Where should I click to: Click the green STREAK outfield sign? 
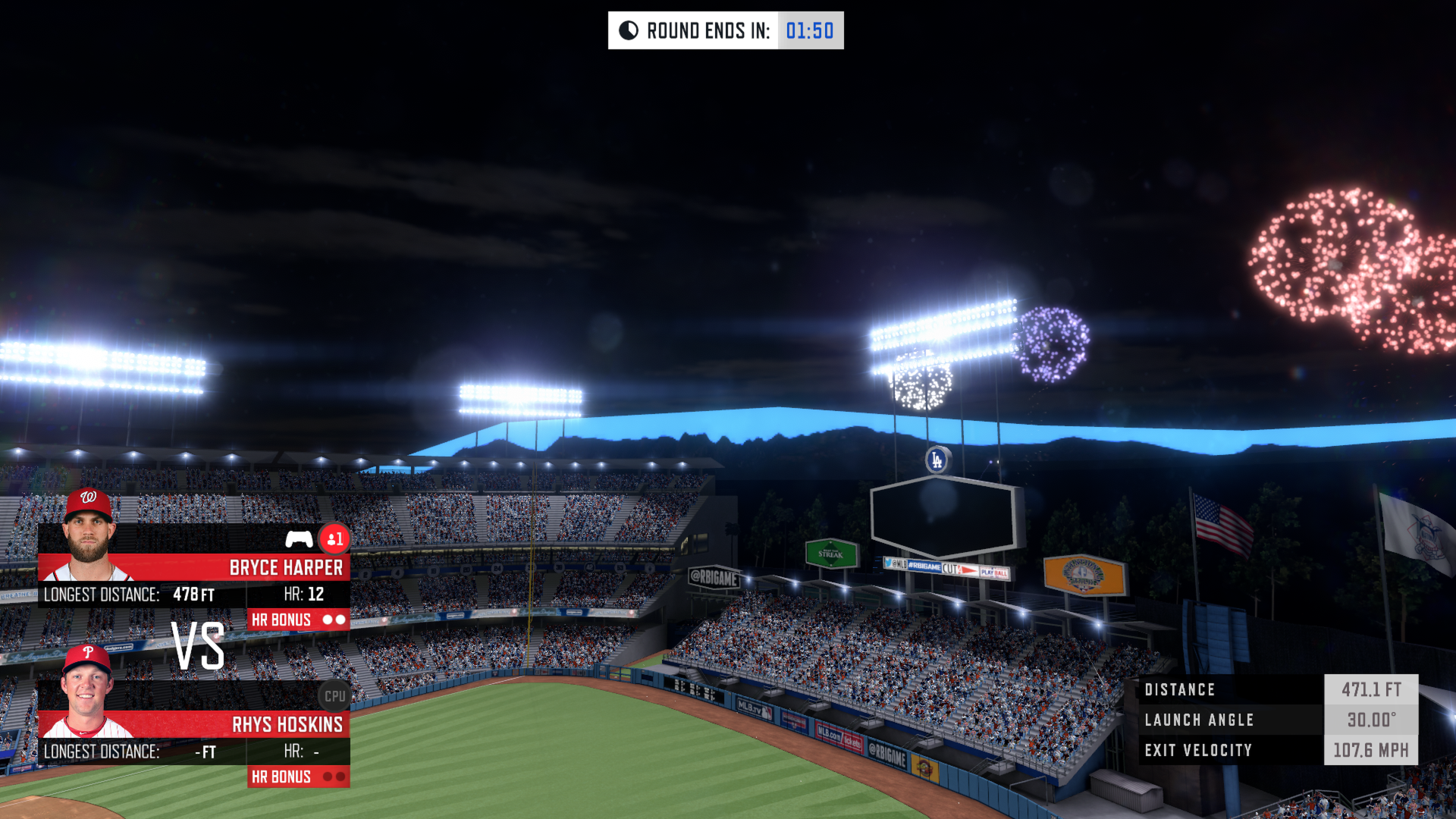832,554
